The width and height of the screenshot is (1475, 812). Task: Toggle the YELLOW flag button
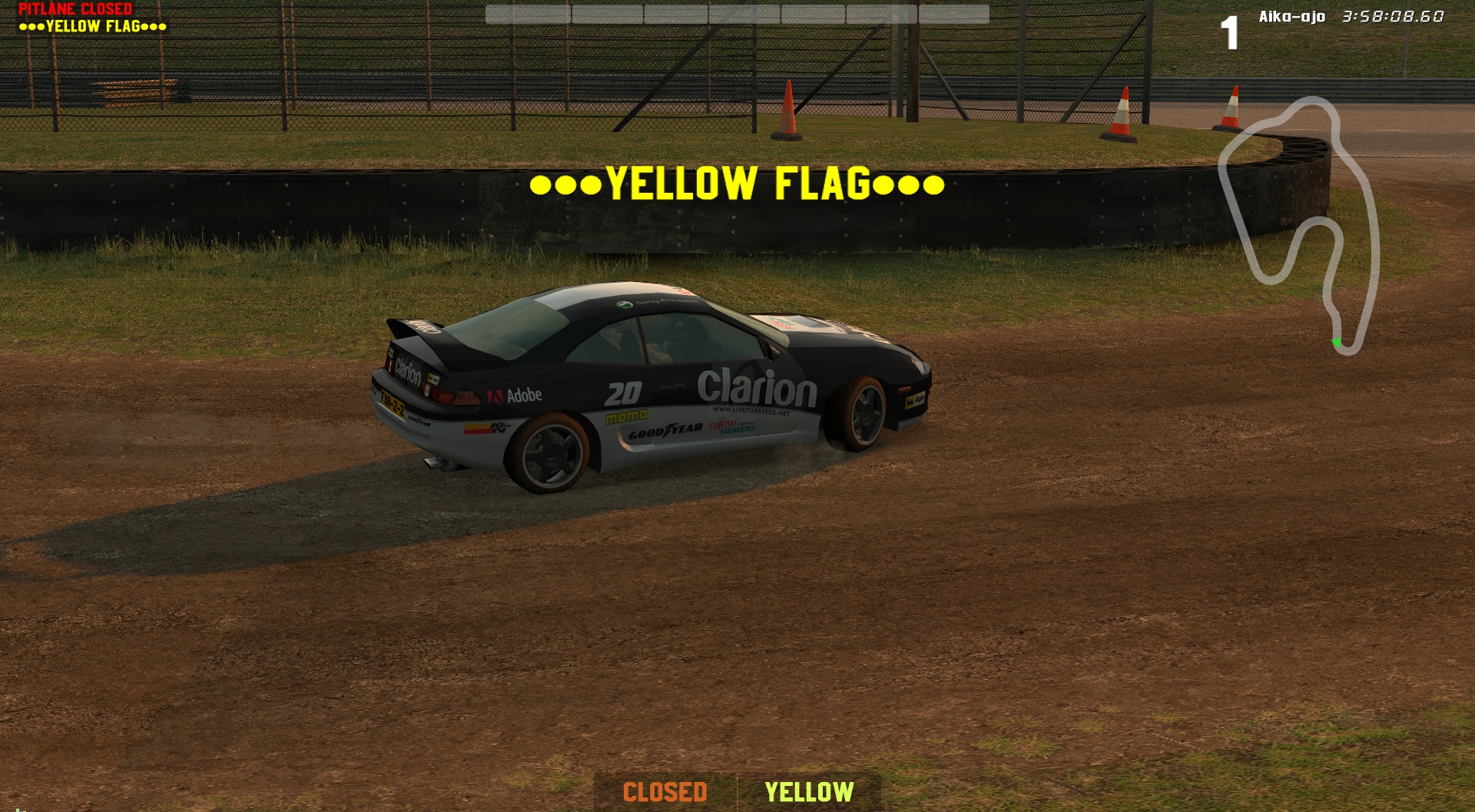pyautogui.click(x=809, y=792)
